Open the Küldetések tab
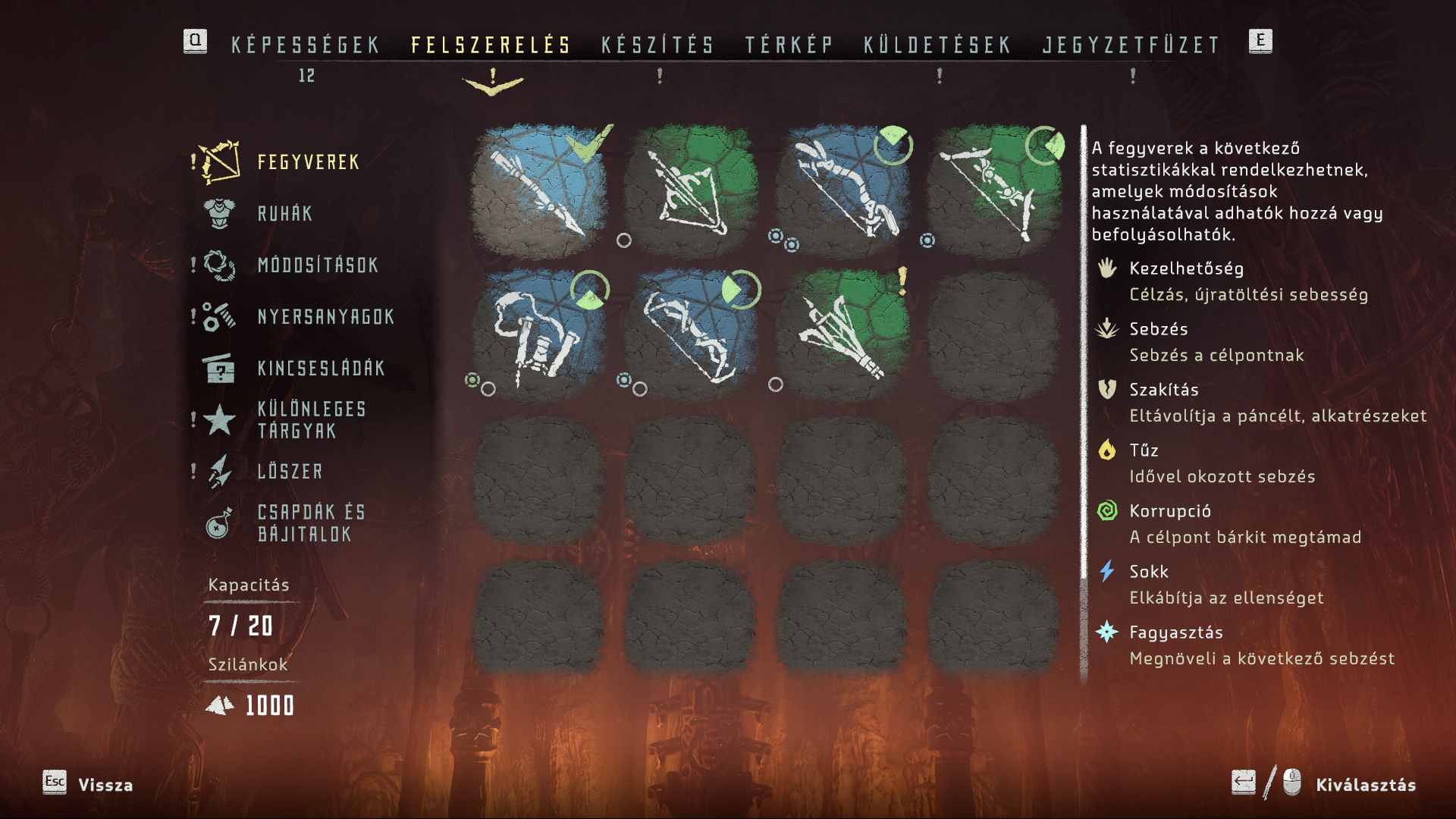 pyautogui.click(x=937, y=45)
